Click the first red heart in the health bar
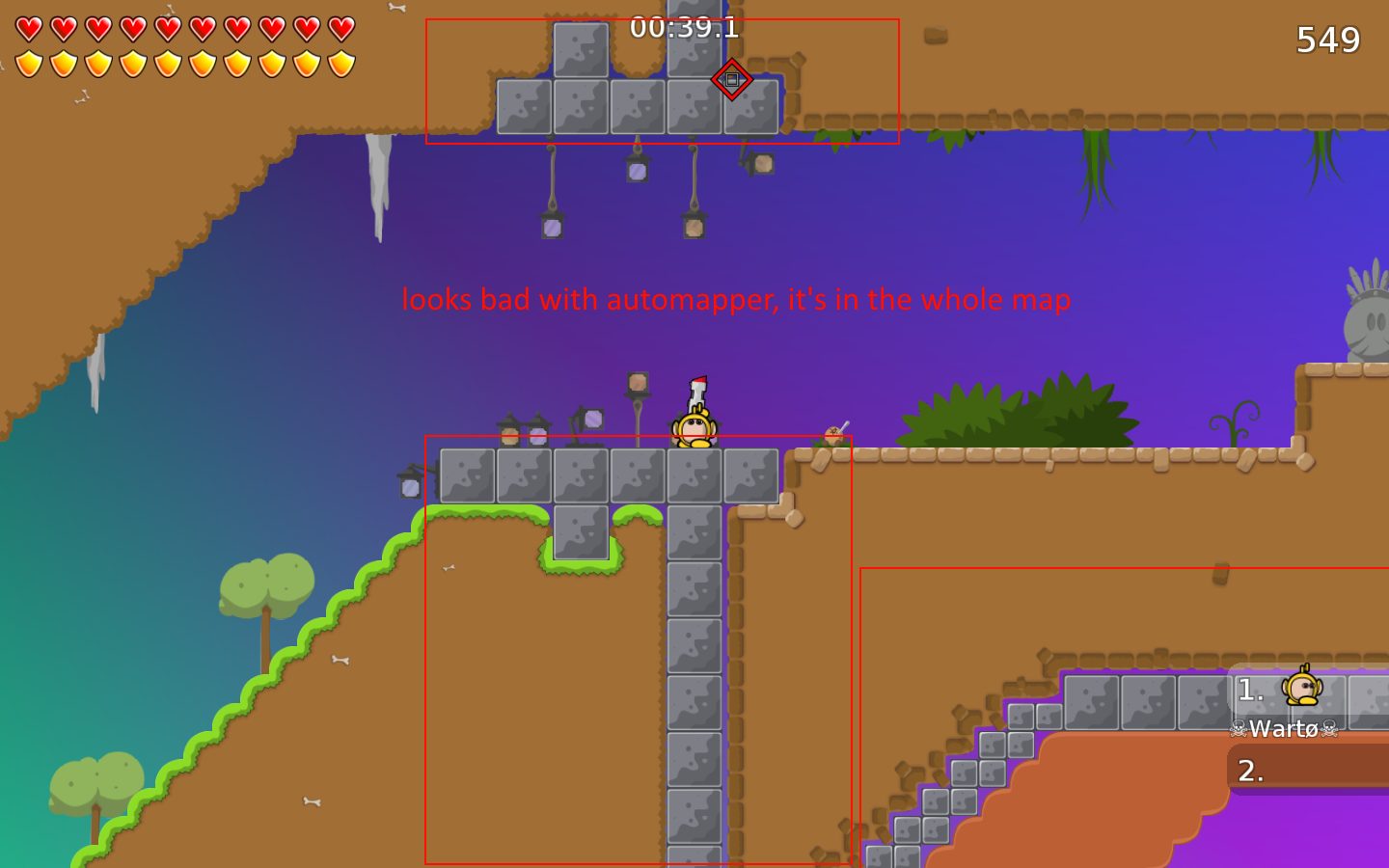 29,29
